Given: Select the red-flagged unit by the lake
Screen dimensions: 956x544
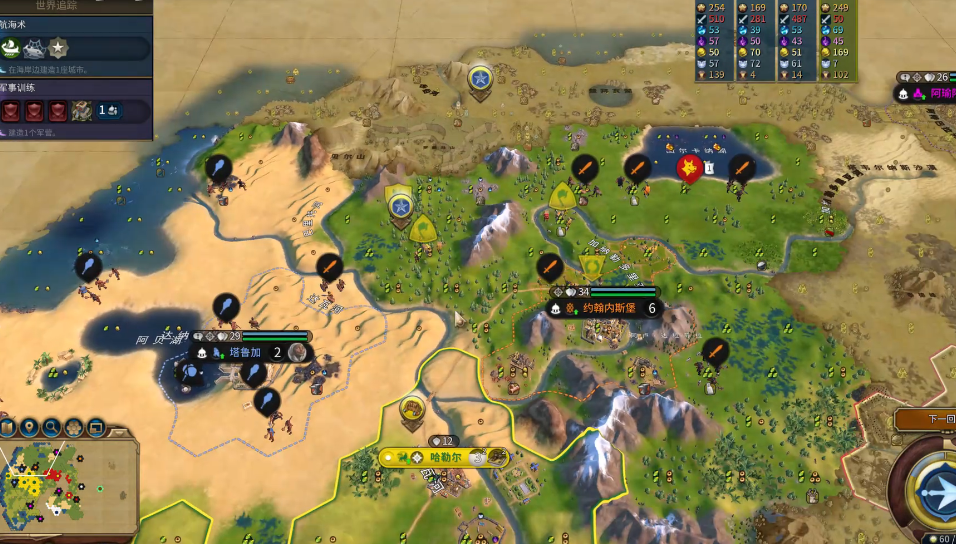Looking at the screenshot, I should 688,167.
